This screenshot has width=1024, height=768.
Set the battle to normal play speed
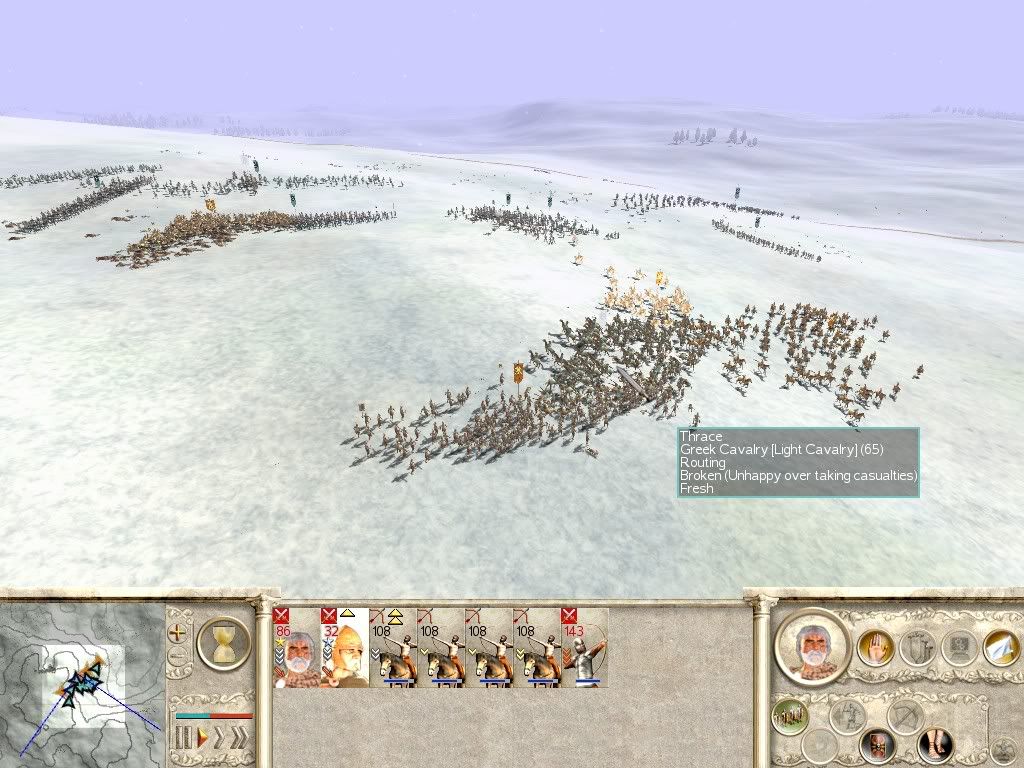click(201, 738)
